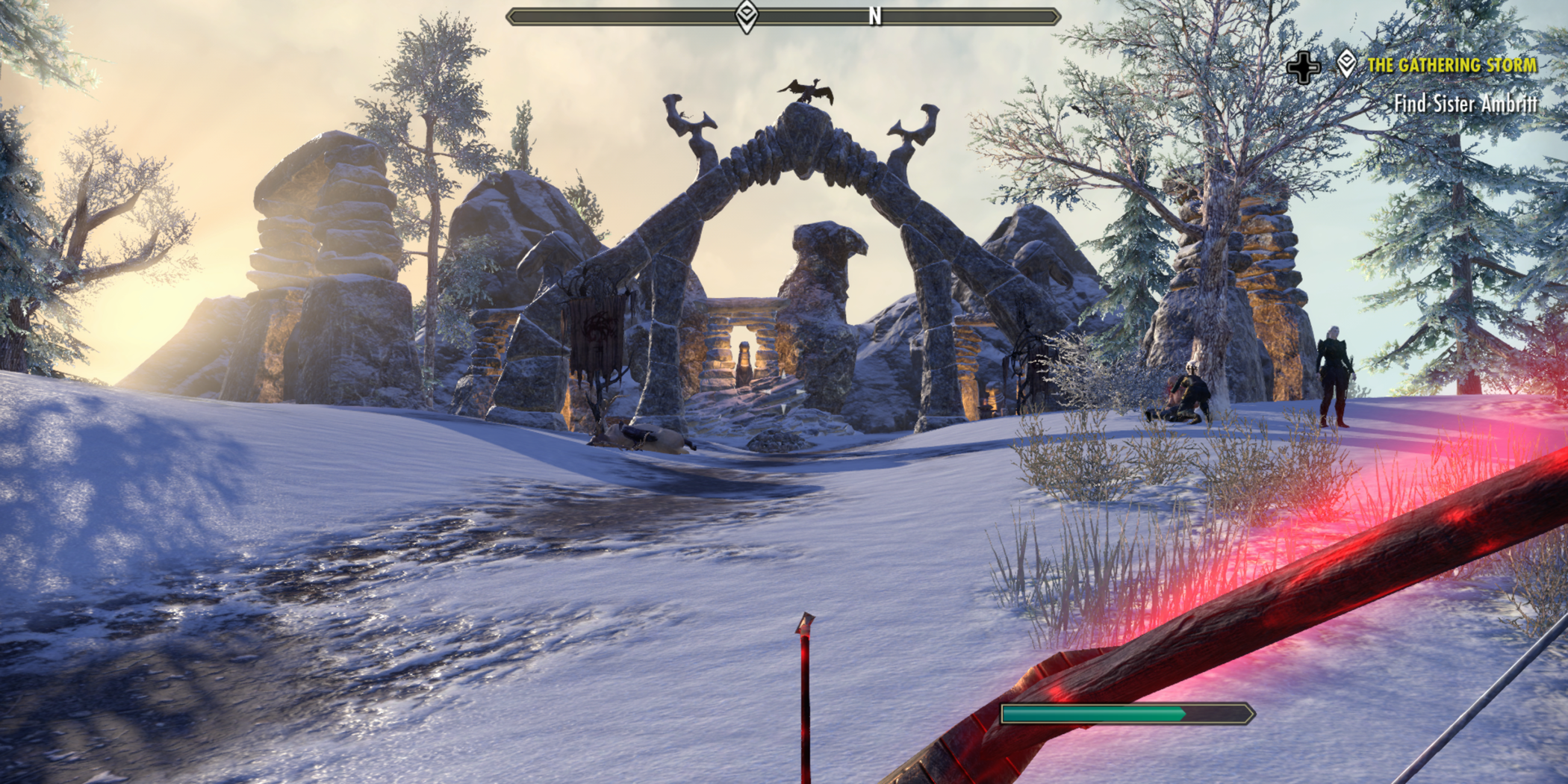Click the N north indicator on compass

click(875, 16)
